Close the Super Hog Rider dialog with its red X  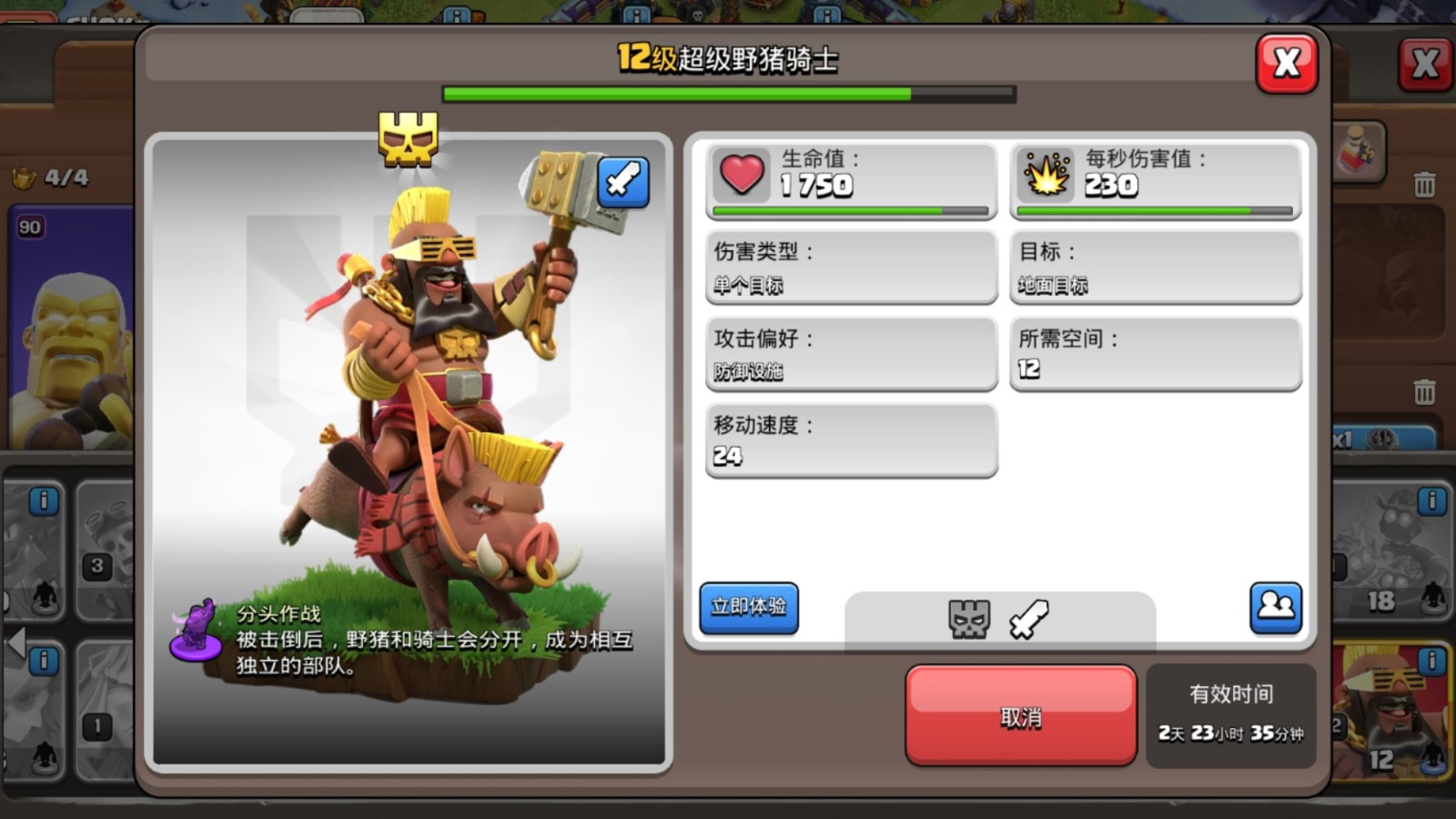coord(1286,64)
